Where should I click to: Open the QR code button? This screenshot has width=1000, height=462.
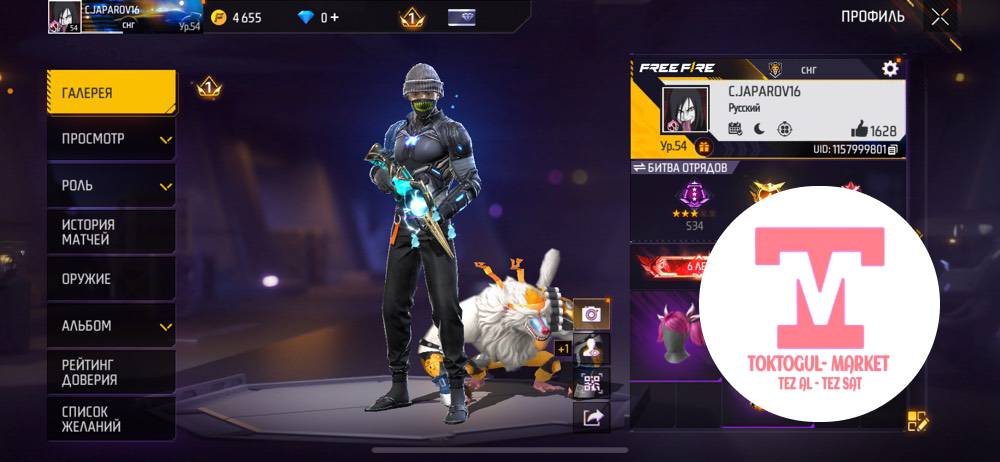point(591,383)
